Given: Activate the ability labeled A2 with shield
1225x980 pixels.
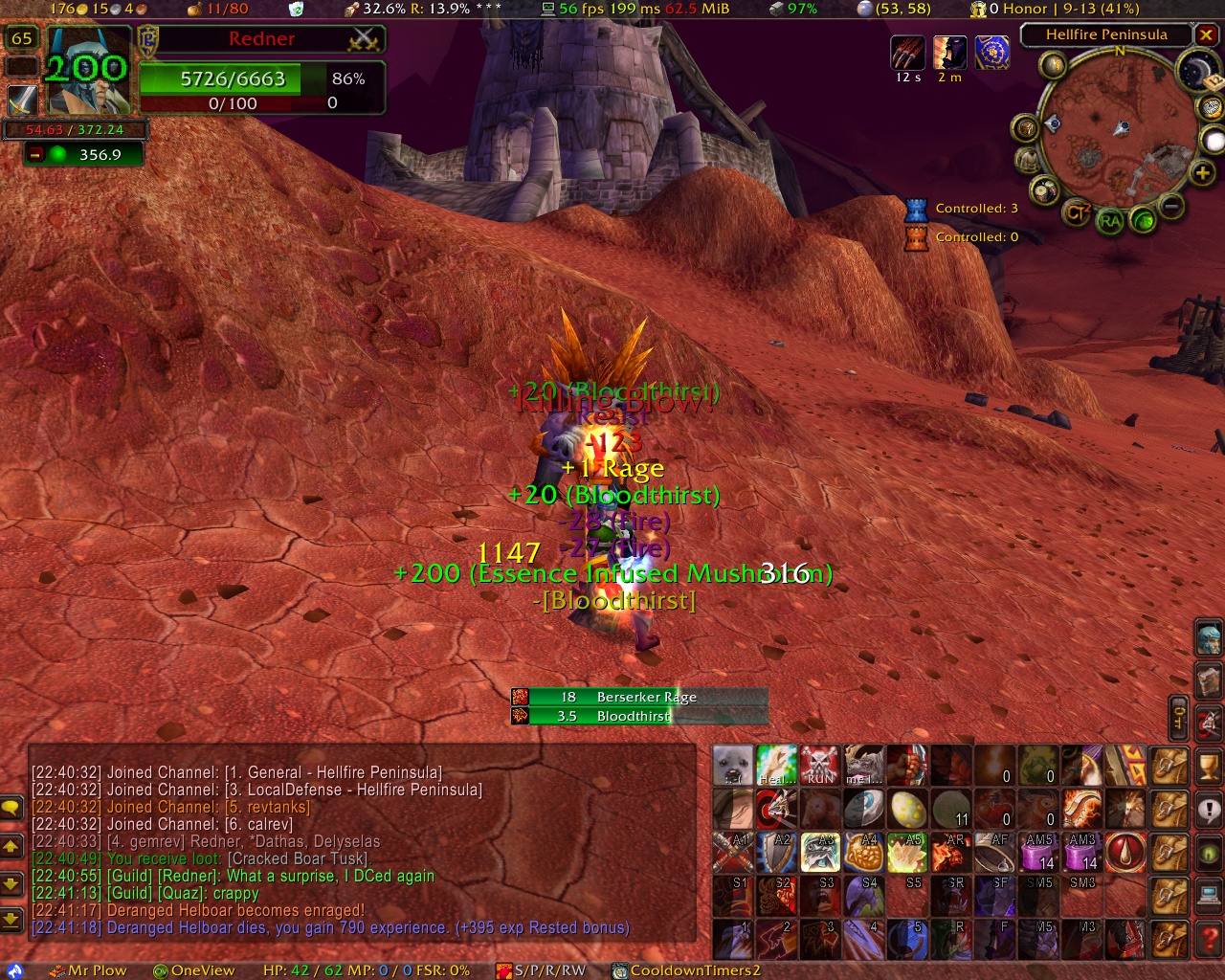Looking at the screenshot, I should (776, 852).
